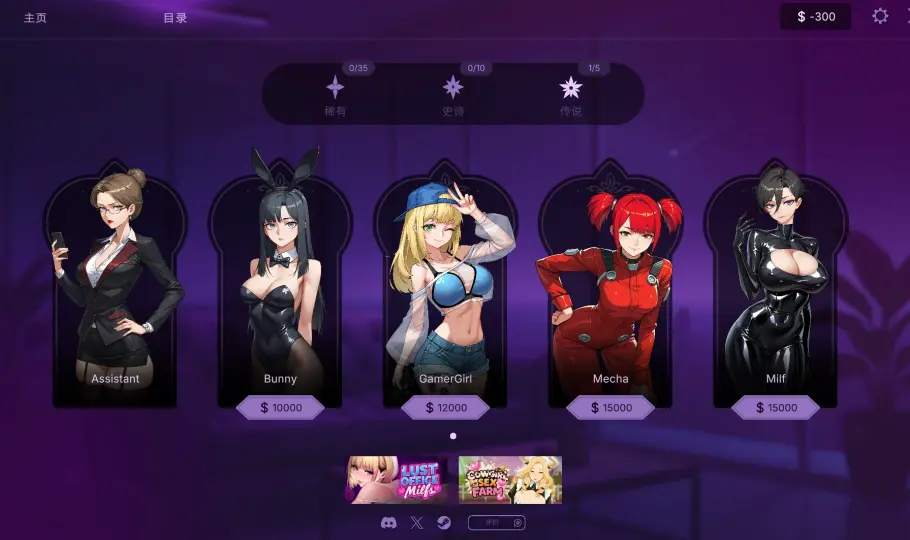The width and height of the screenshot is (910, 540).
Task: Switch to the 传说 legendary tab
Action: (x=571, y=93)
